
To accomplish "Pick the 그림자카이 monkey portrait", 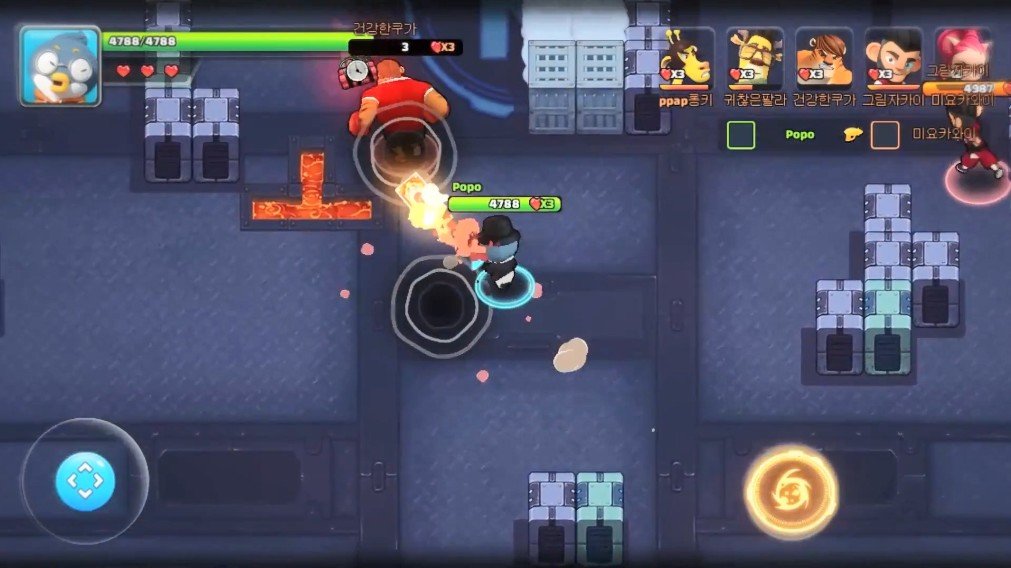I will 893,57.
